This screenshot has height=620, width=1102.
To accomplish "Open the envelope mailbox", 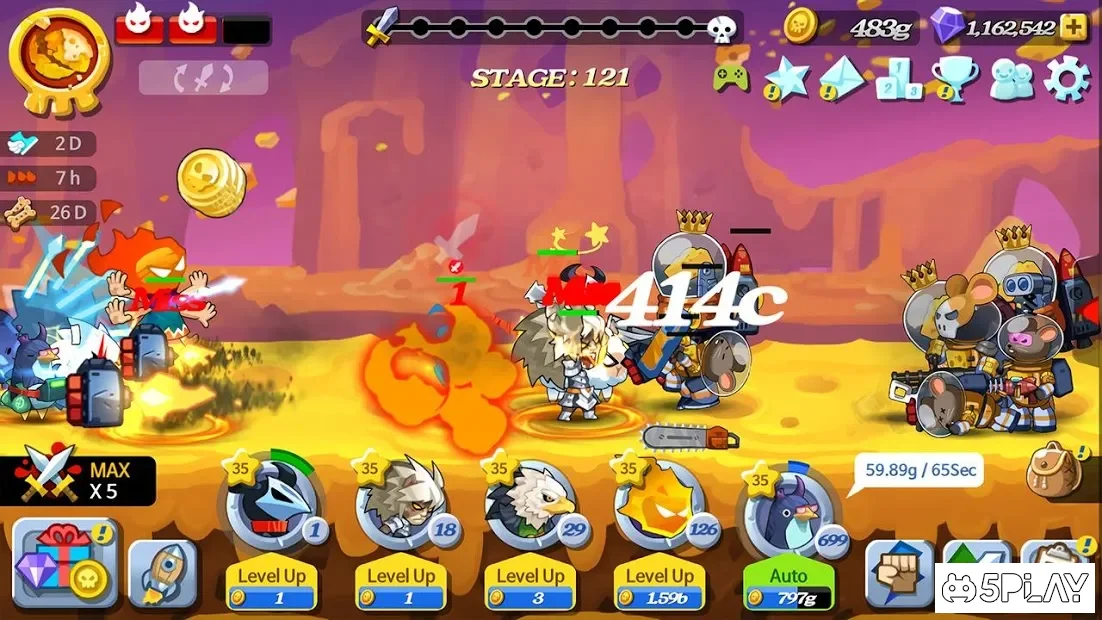I will pos(842,78).
